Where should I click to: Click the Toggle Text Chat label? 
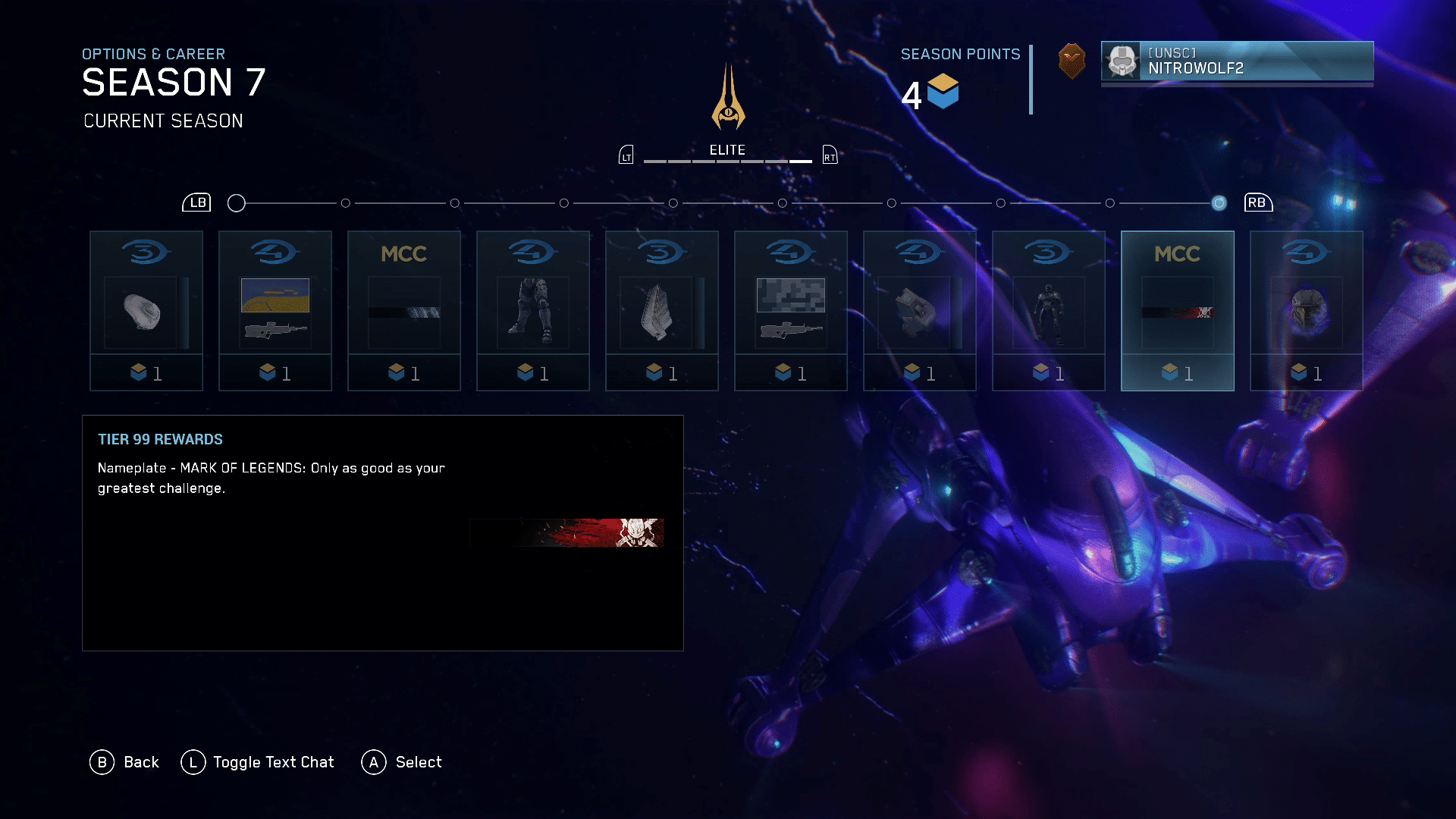pyautogui.click(x=273, y=762)
